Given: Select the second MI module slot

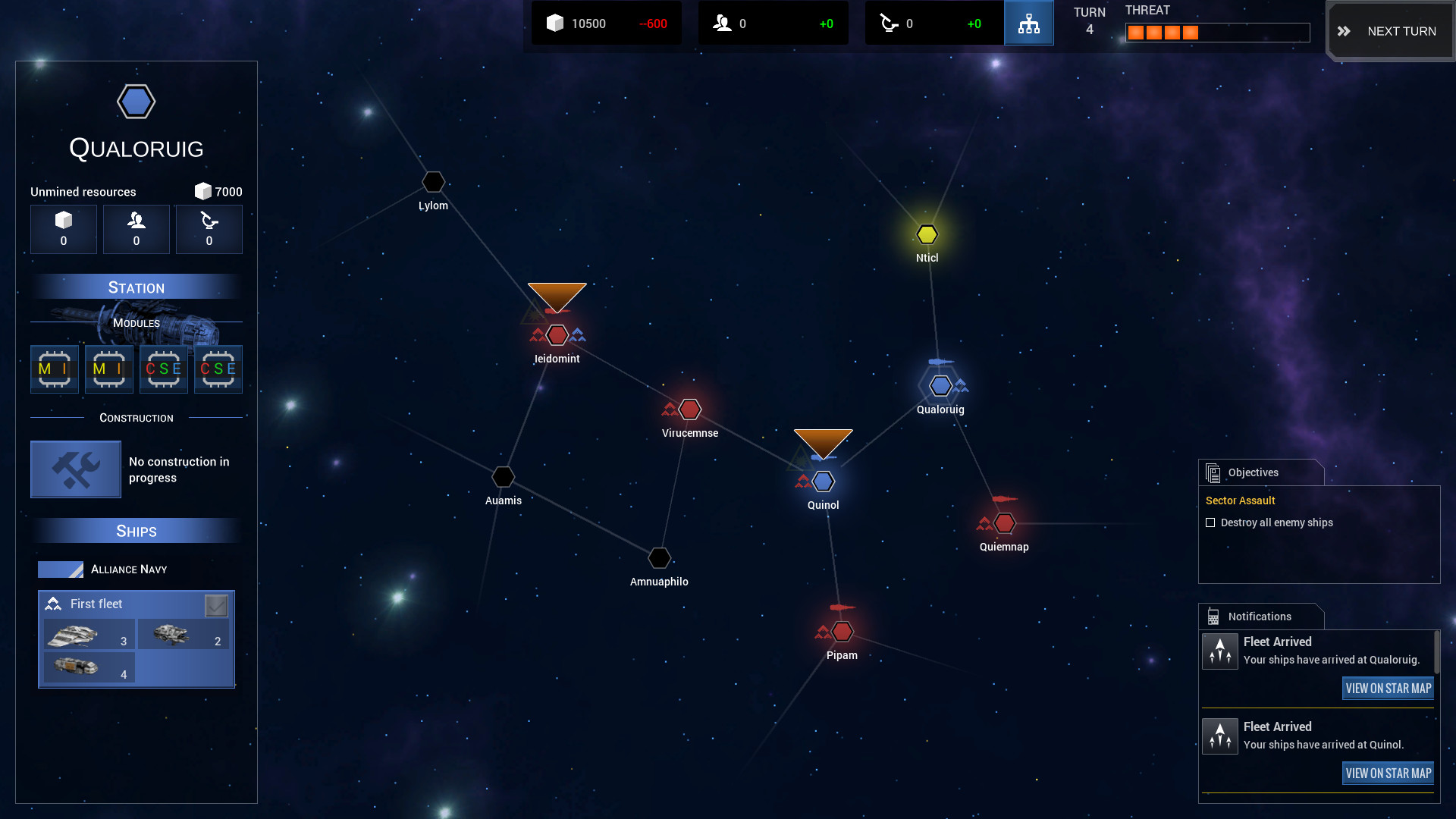Looking at the screenshot, I should 108,369.
